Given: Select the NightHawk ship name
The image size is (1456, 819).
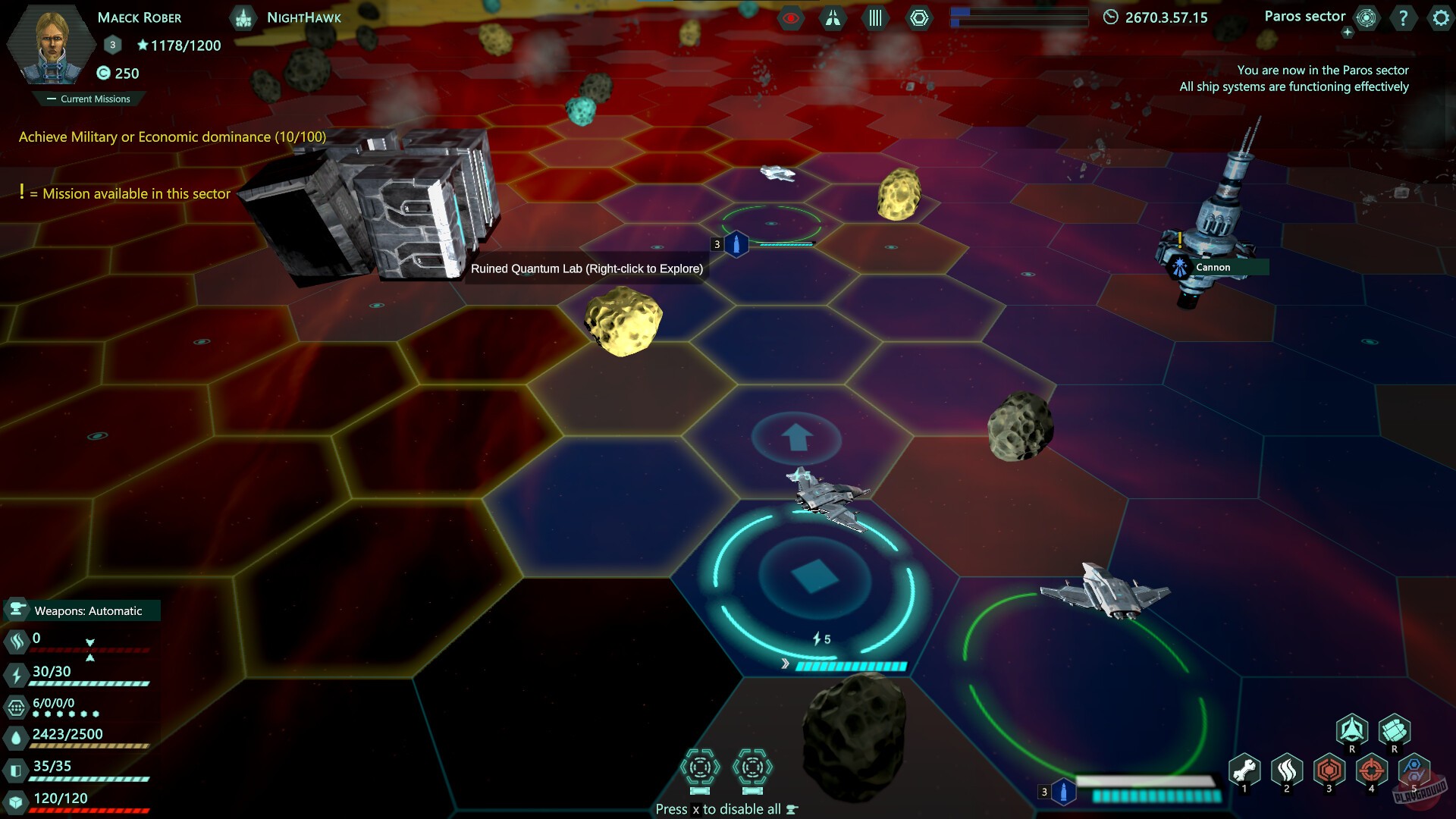Looking at the screenshot, I should [305, 17].
